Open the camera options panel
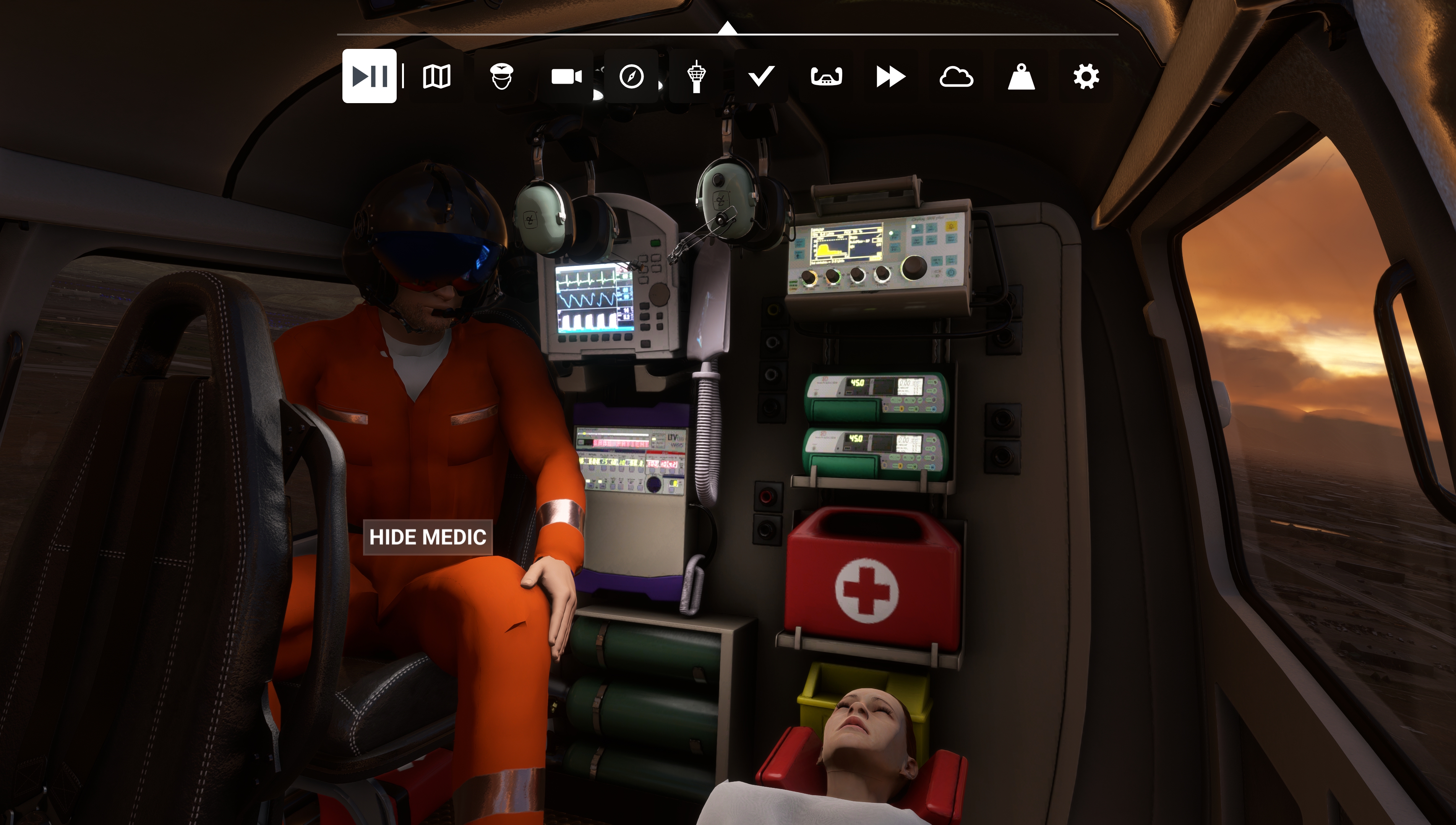The height and width of the screenshot is (825, 1456). coord(566,76)
